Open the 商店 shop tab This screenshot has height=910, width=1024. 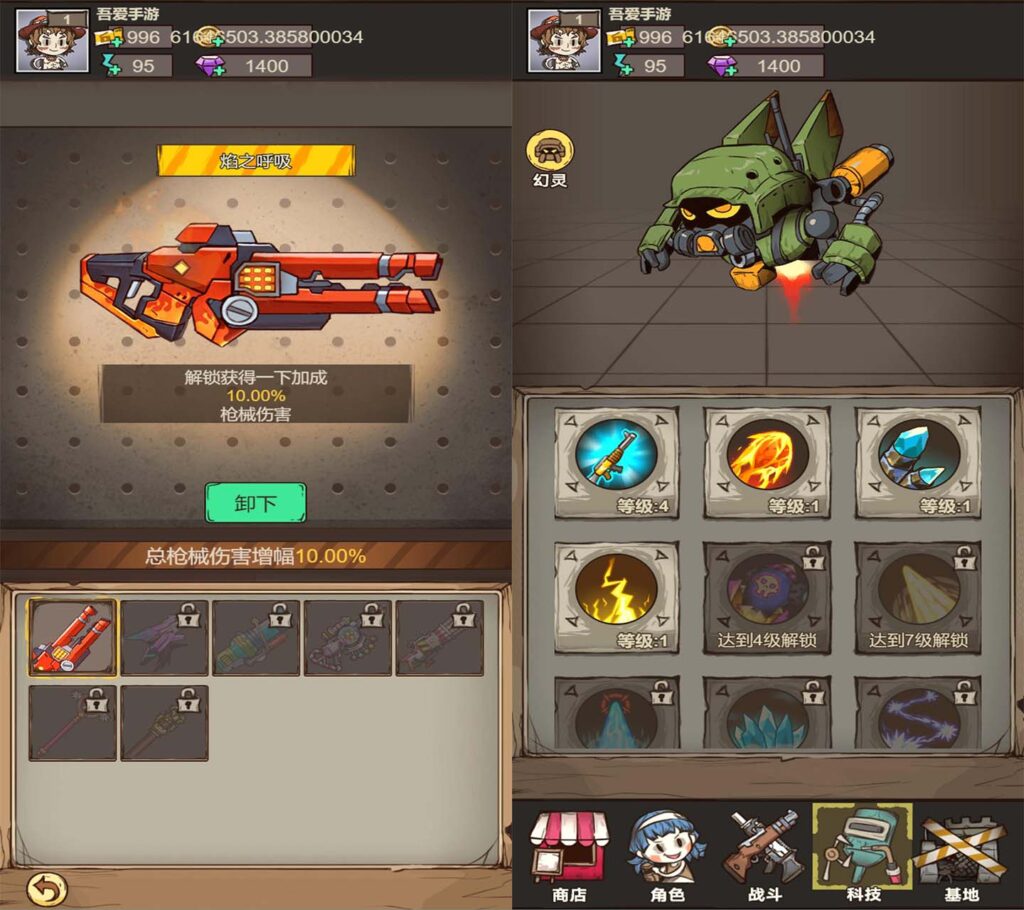[567, 856]
